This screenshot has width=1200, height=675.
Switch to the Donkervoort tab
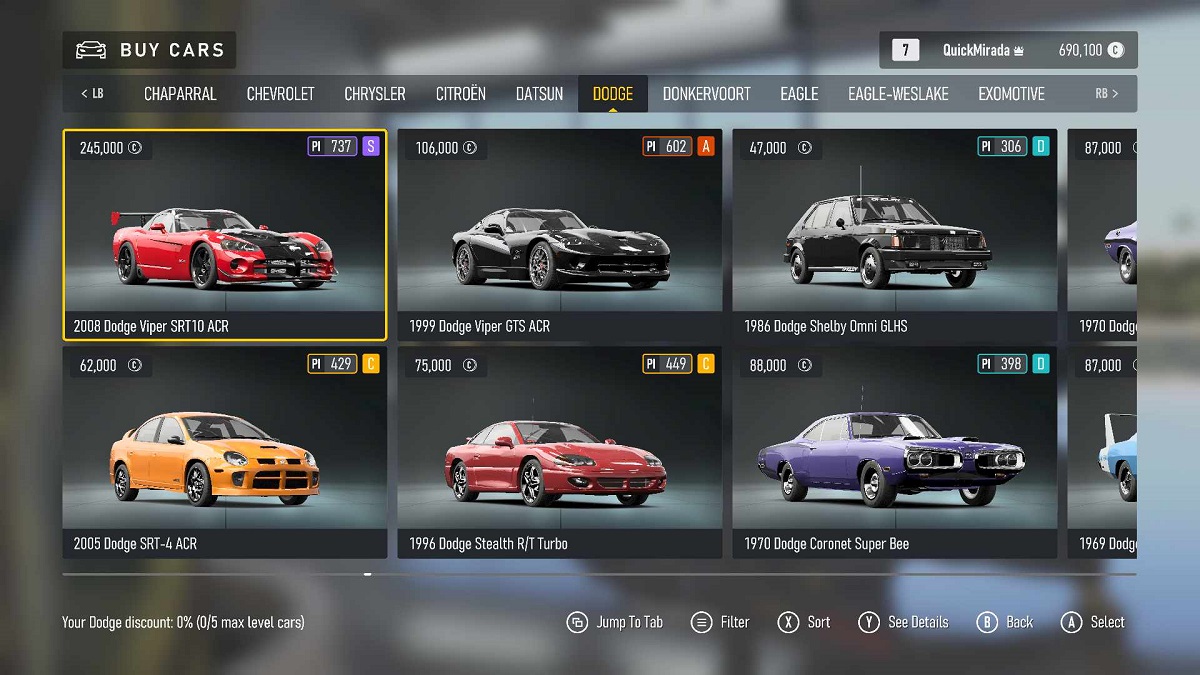(706, 94)
